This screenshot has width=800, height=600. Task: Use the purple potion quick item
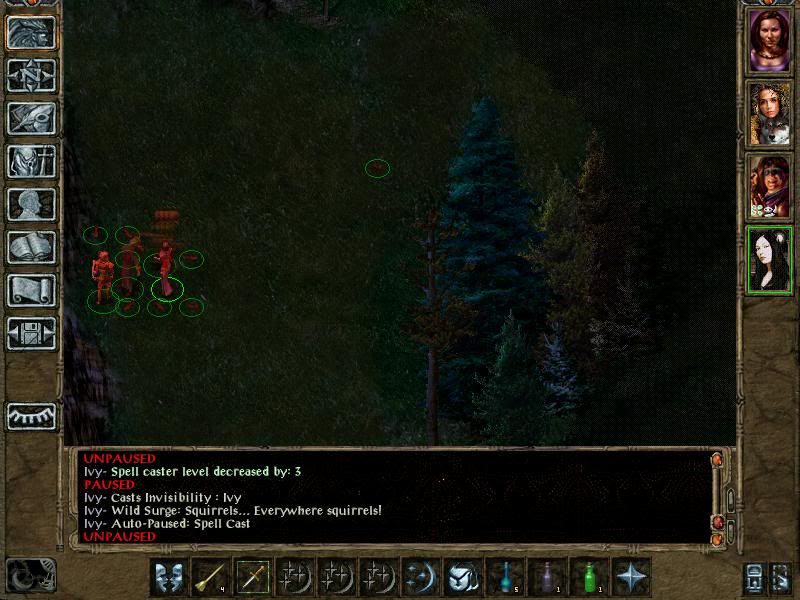point(547,577)
